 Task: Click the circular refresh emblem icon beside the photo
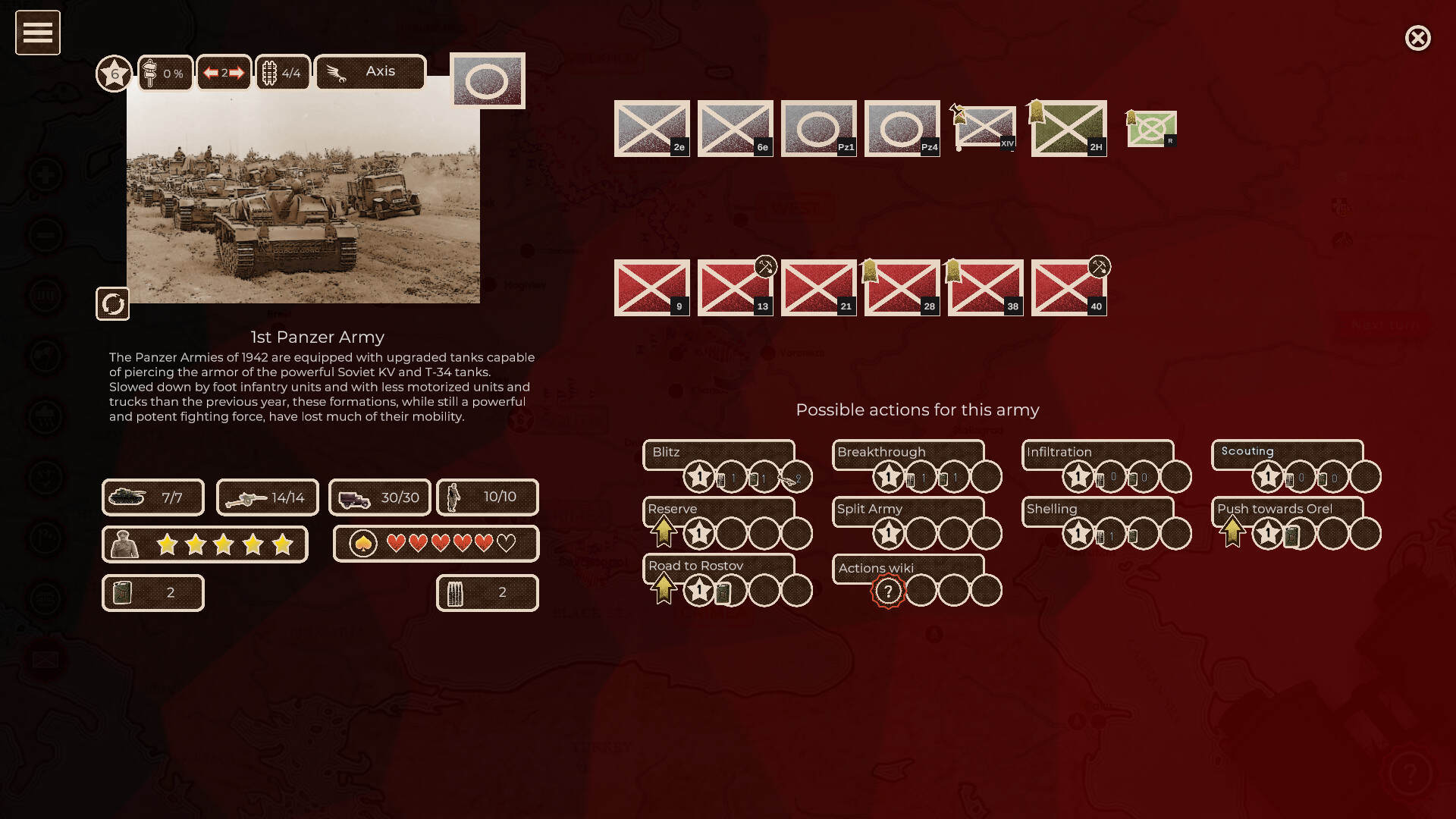pos(112,305)
